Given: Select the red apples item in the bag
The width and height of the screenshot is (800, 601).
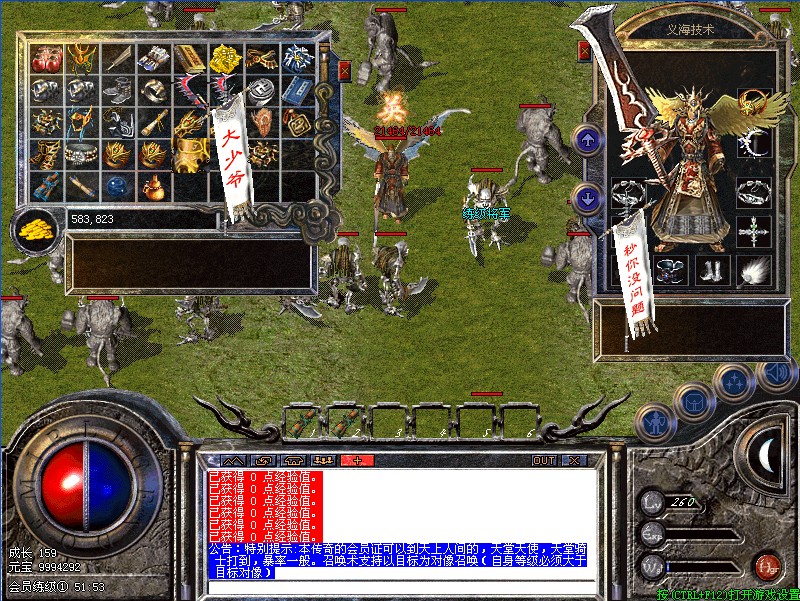Looking at the screenshot, I should pyautogui.click(x=46, y=60).
